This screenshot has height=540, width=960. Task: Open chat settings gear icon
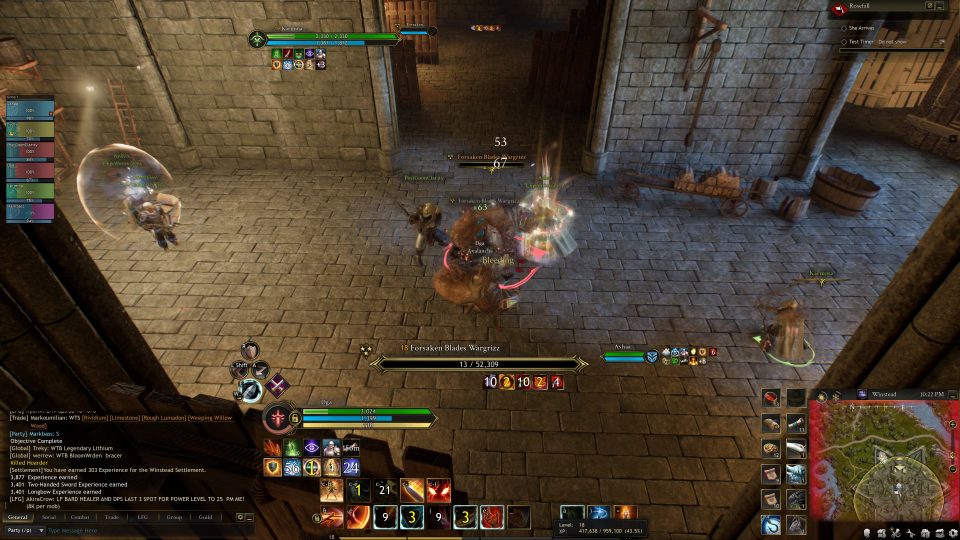pyautogui.click(x=240, y=517)
